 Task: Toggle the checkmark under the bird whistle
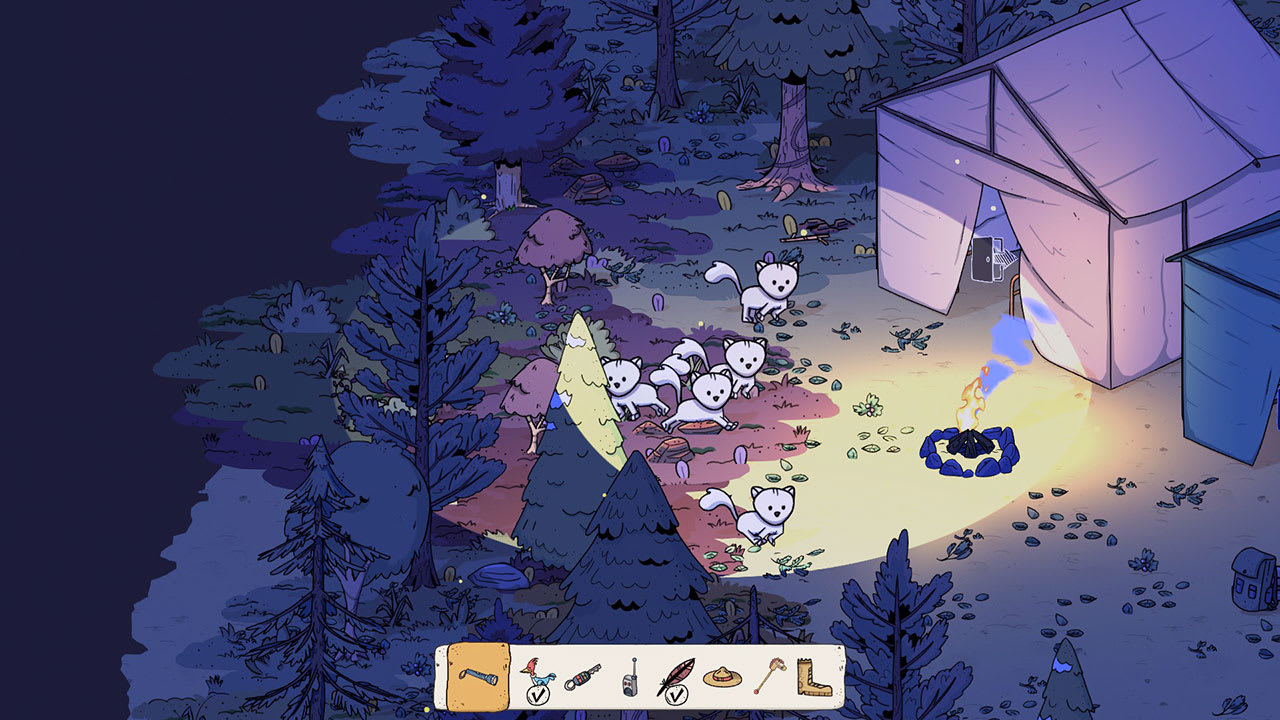pyautogui.click(x=538, y=693)
